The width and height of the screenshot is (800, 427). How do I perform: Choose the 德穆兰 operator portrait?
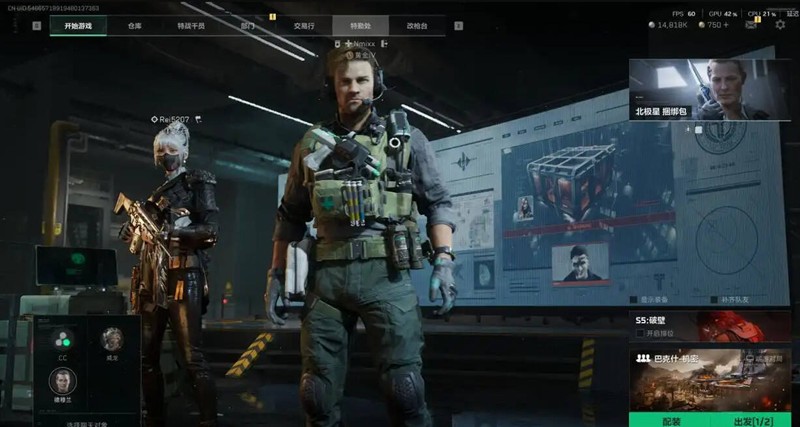click(x=62, y=381)
